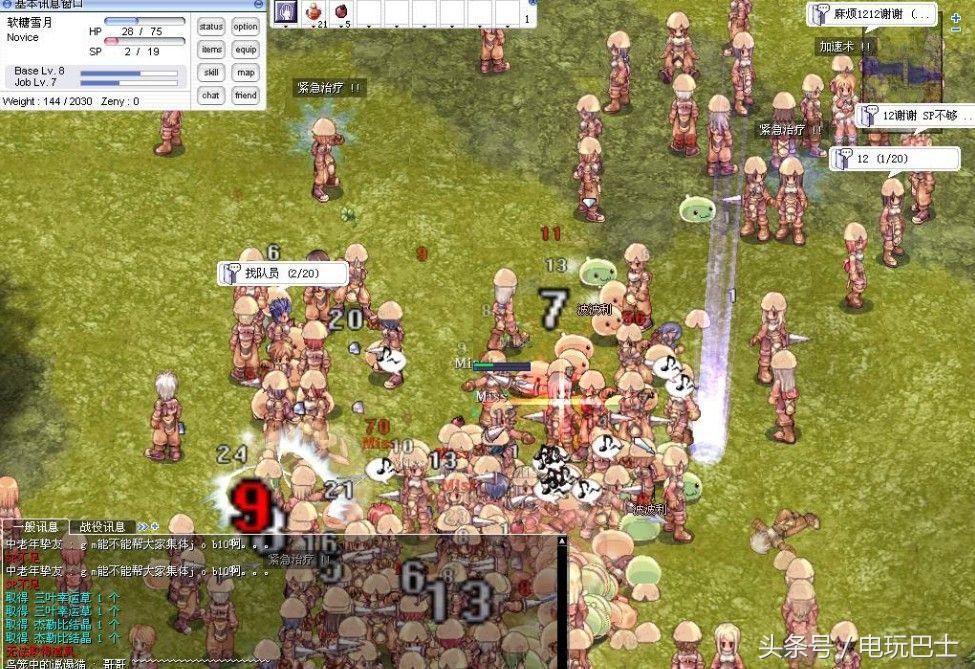Image resolution: width=975 pixels, height=669 pixels.
Task: Open the status window
Action: coord(211,27)
